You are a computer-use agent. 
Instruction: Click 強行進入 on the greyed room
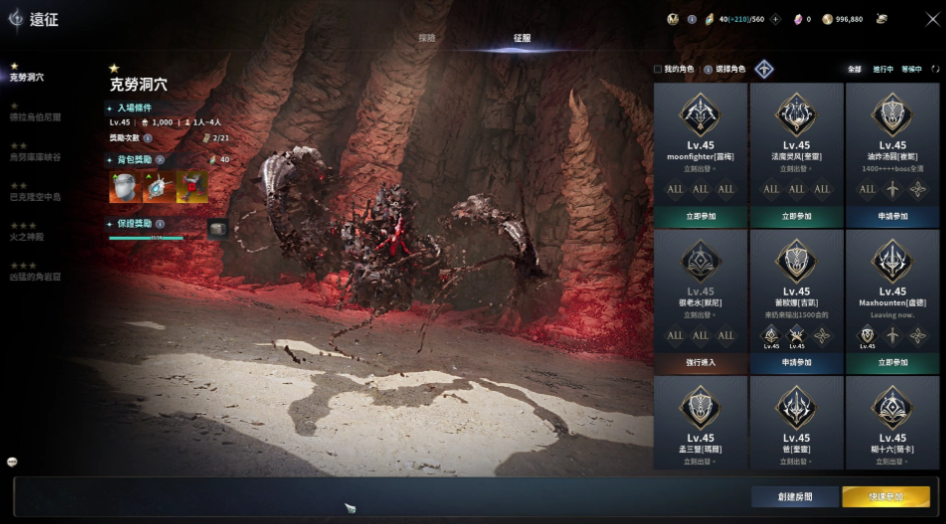tap(700, 362)
